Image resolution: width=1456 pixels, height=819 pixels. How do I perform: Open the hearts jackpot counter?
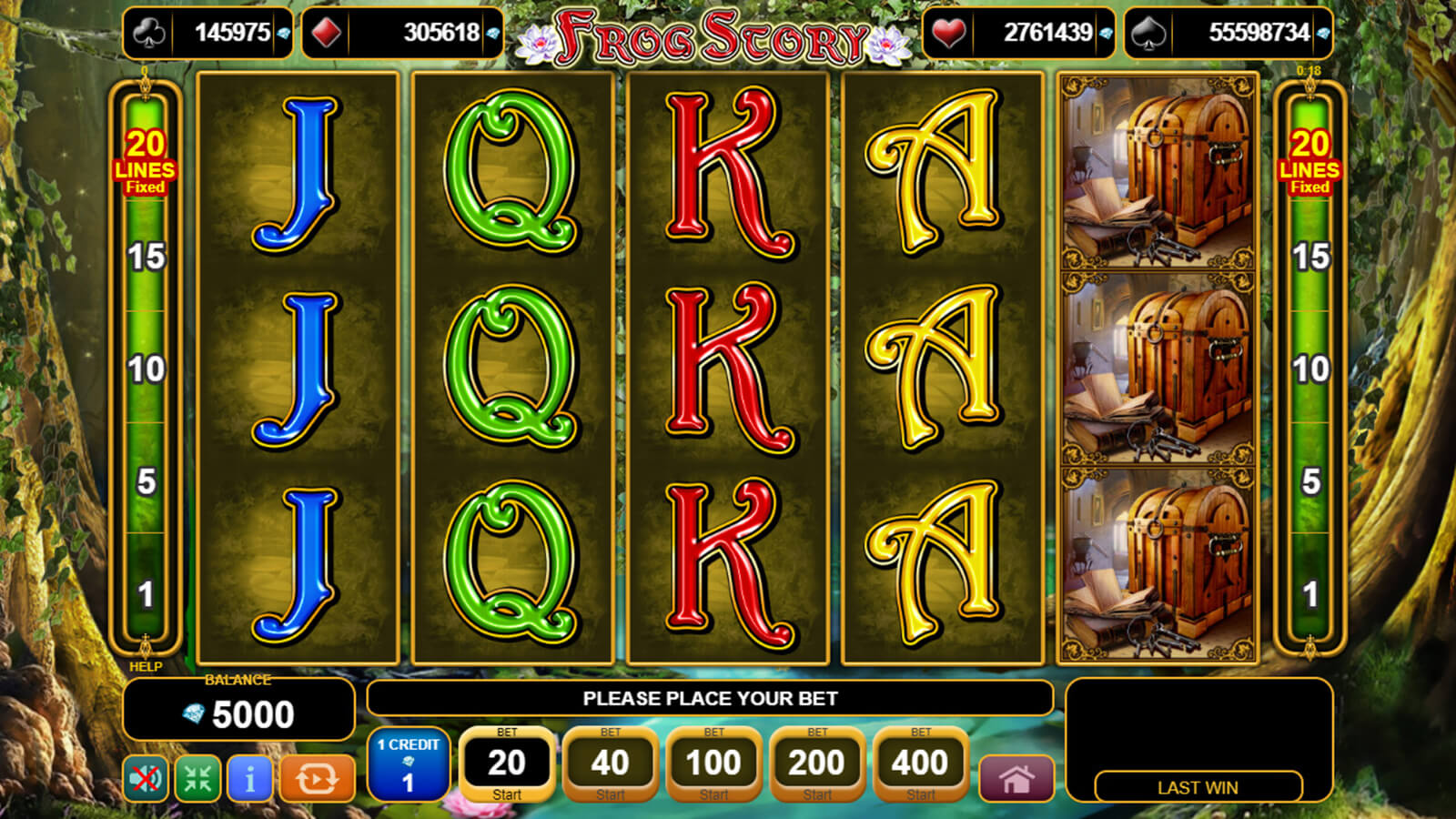1019,33
